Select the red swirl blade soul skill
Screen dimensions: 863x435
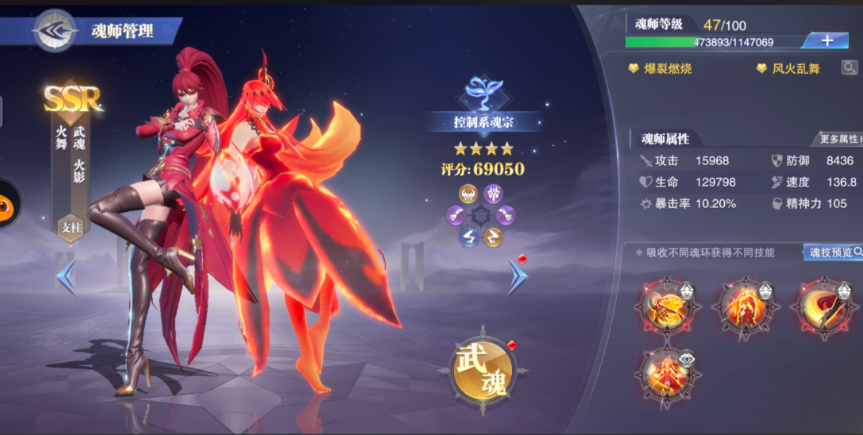(x=824, y=307)
